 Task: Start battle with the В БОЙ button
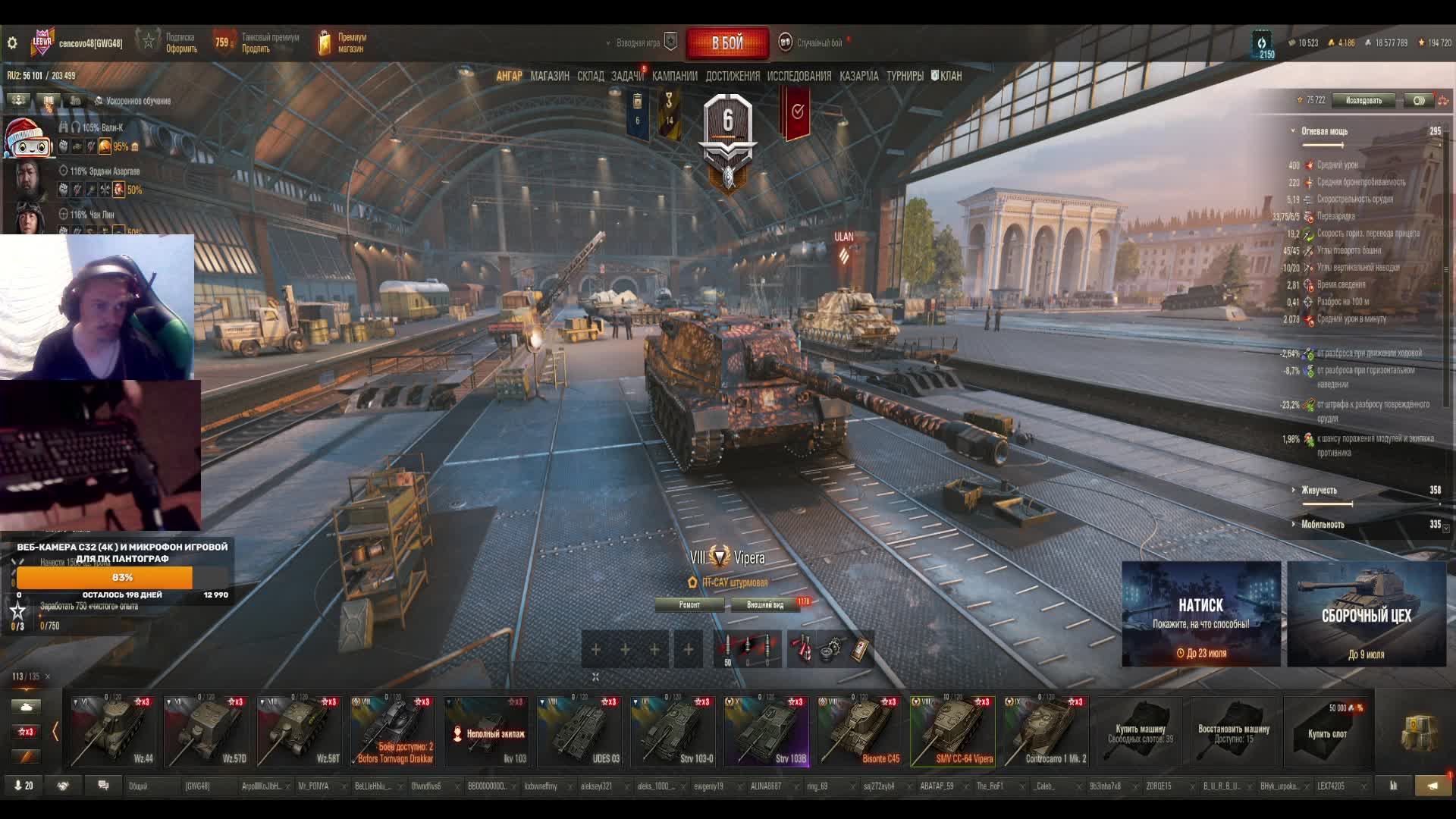[x=727, y=43]
